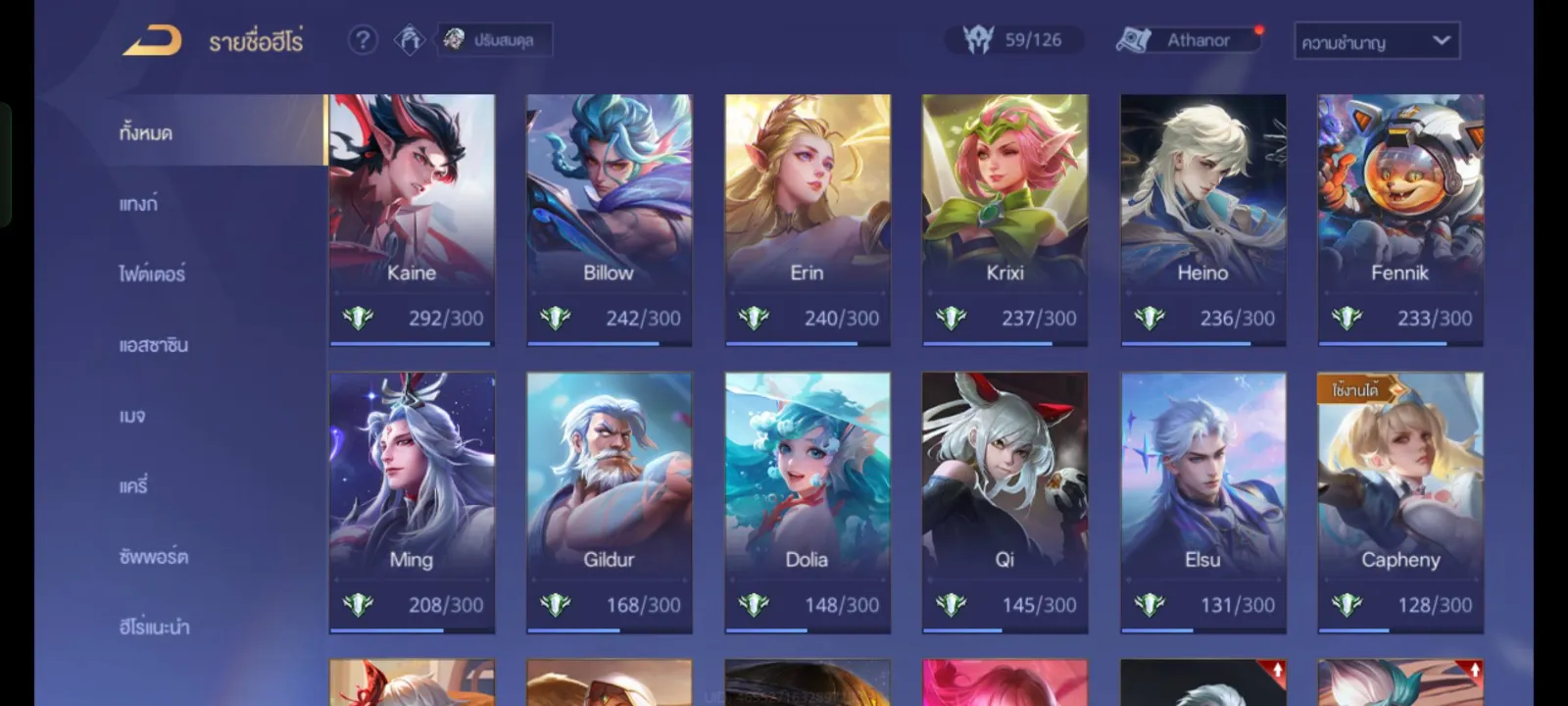Select the Fennik hero card
Image resolution: width=1568 pixels, height=706 pixels.
[1400, 219]
